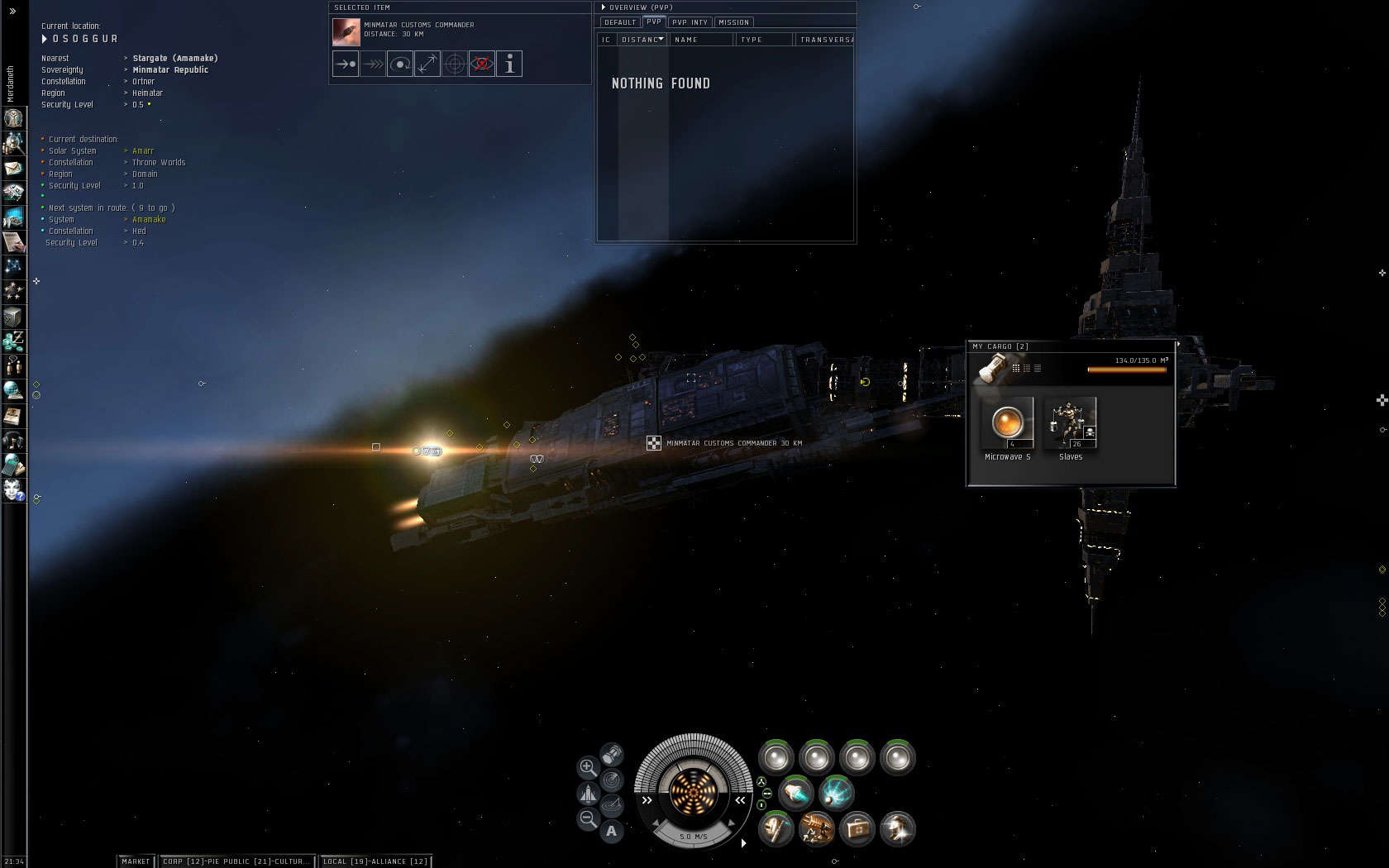Image resolution: width=1389 pixels, height=868 pixels.
Task: Activate the afterburner propulsion module
Action: click(x=795, y=793)
